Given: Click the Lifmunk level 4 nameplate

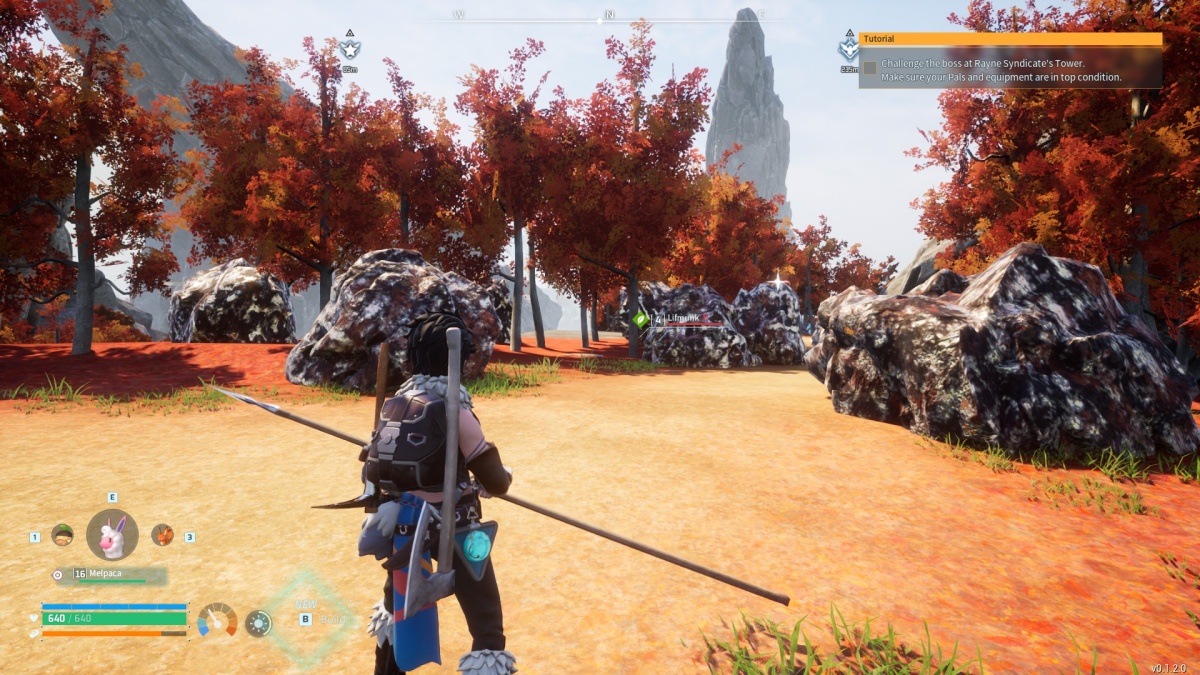Looking at the screenshot, I should click(676, 319).
